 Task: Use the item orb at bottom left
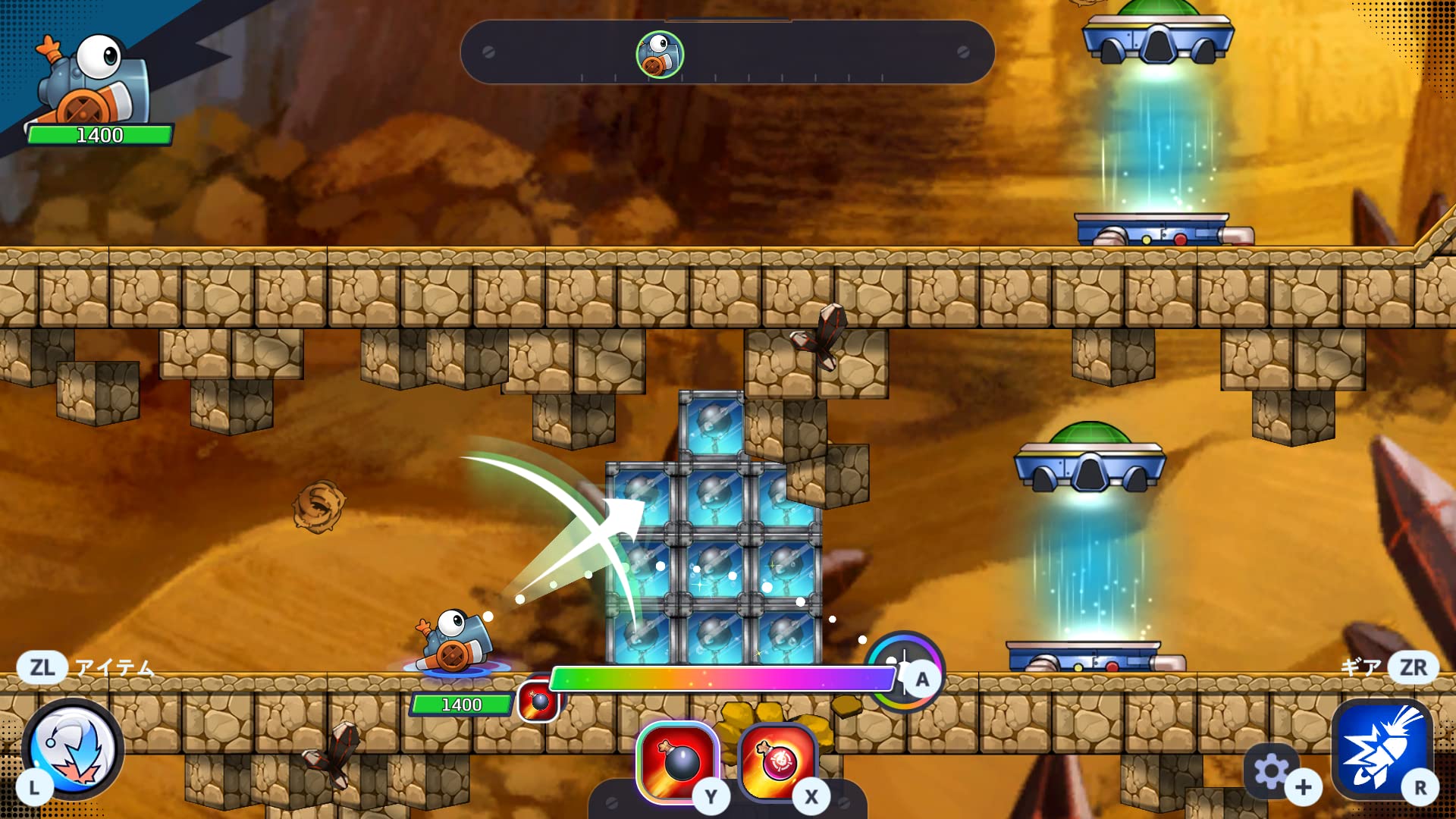(x=73, y=748)
